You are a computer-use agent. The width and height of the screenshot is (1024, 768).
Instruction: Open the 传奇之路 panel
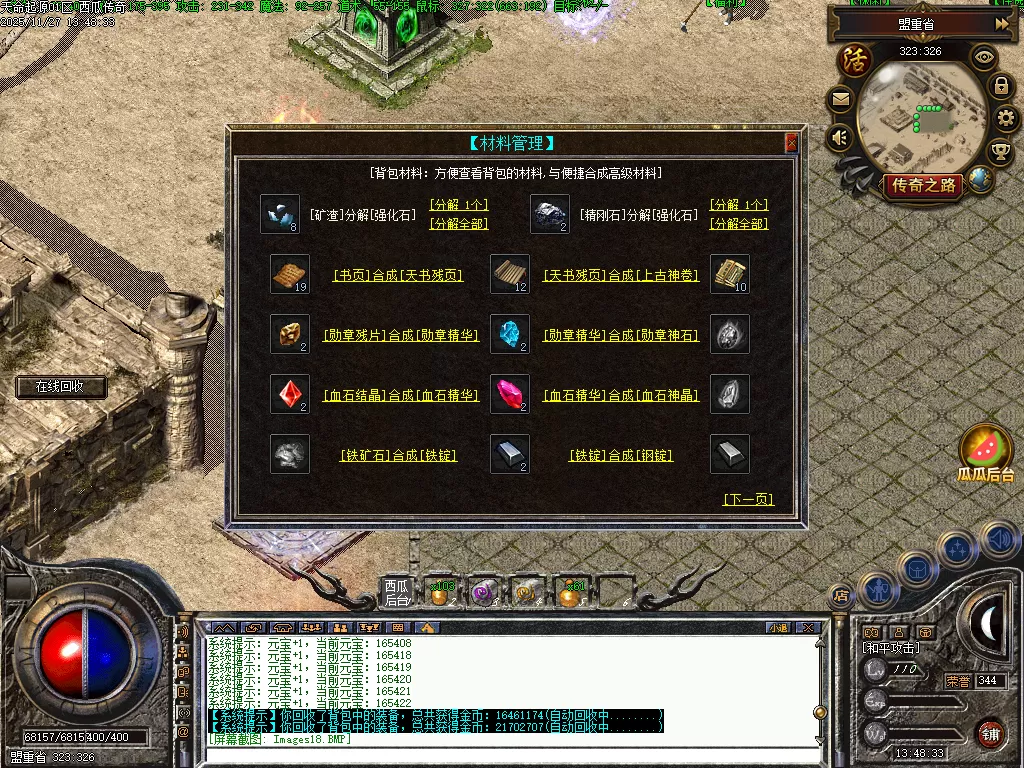[x=922, y=185]
